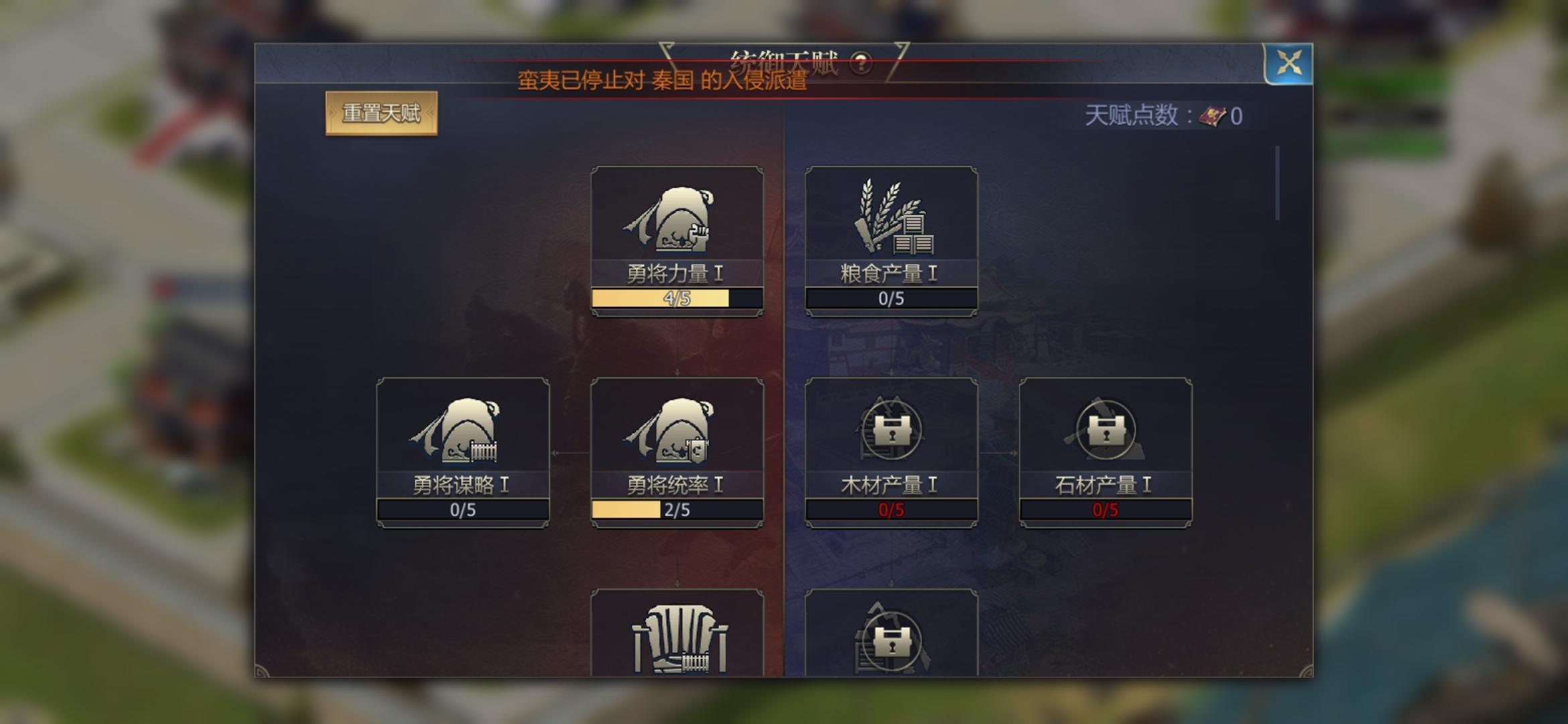This screenshot has height=724, width=1568.
Task: Select the 勇将统率 I talent icon
Action: point(677,432)
